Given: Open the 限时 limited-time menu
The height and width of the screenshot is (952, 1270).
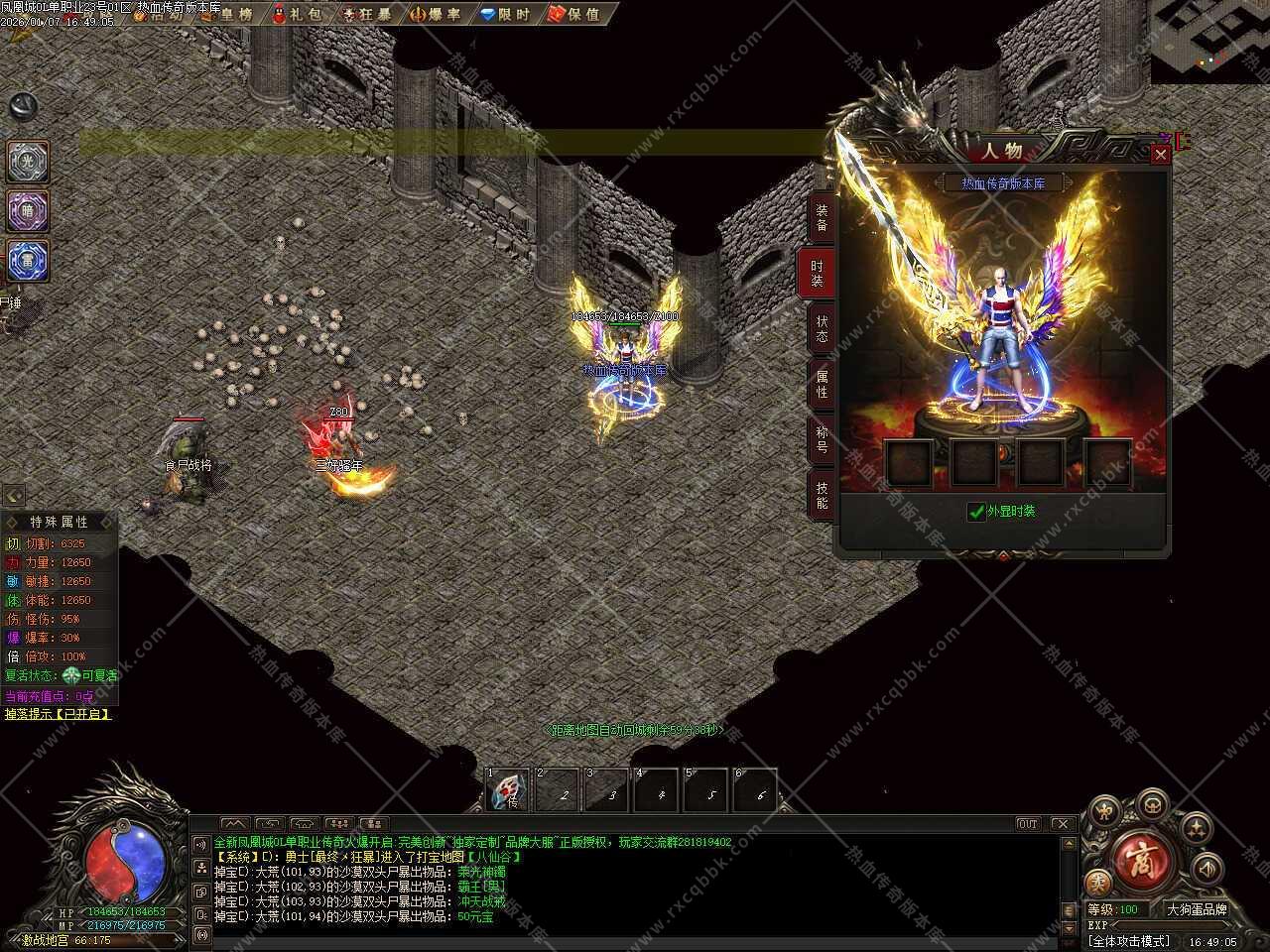Looking at the screenshot, I should point(505,14).
